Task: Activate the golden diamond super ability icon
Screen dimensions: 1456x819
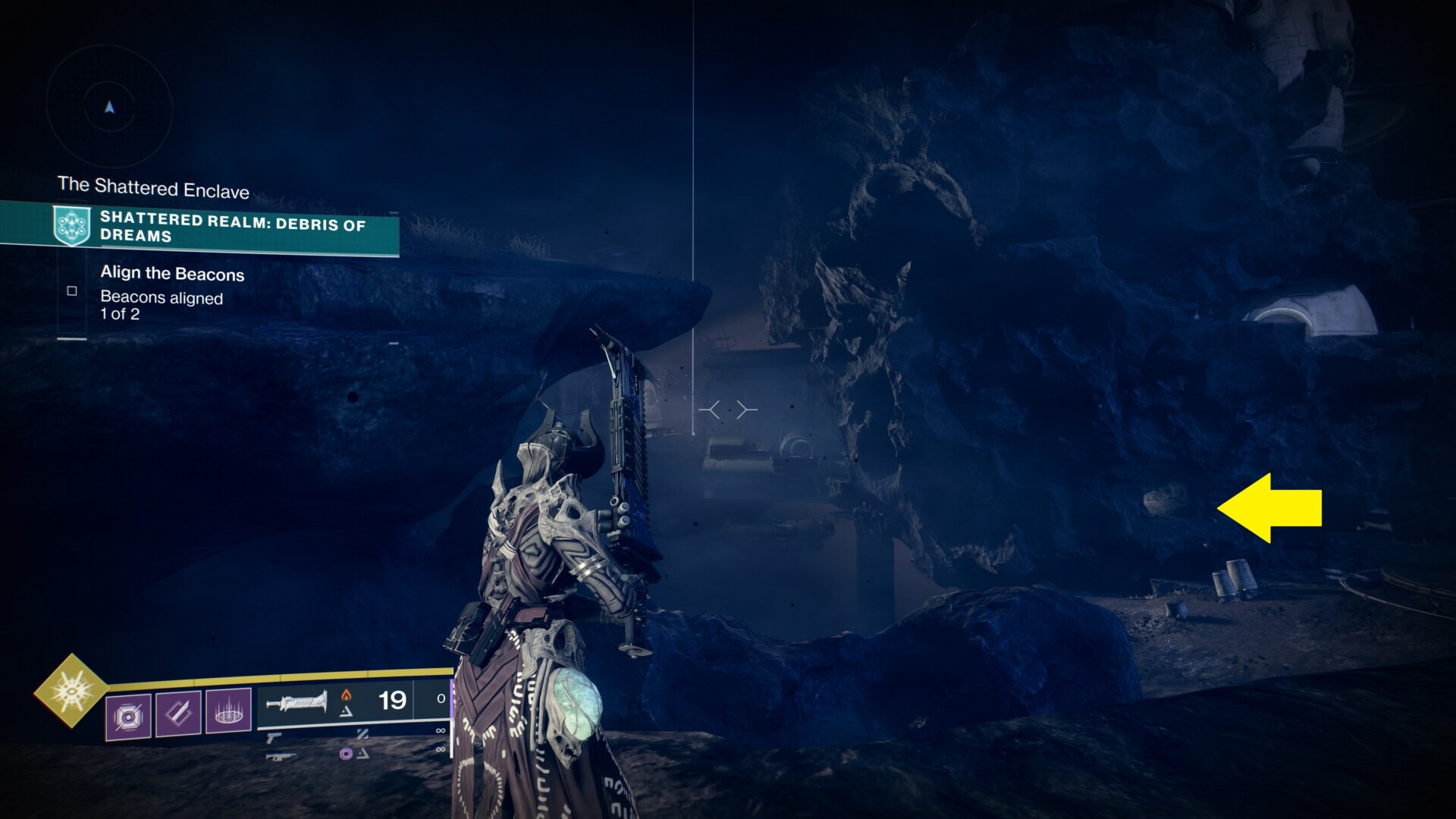Action: coord(71,691)
